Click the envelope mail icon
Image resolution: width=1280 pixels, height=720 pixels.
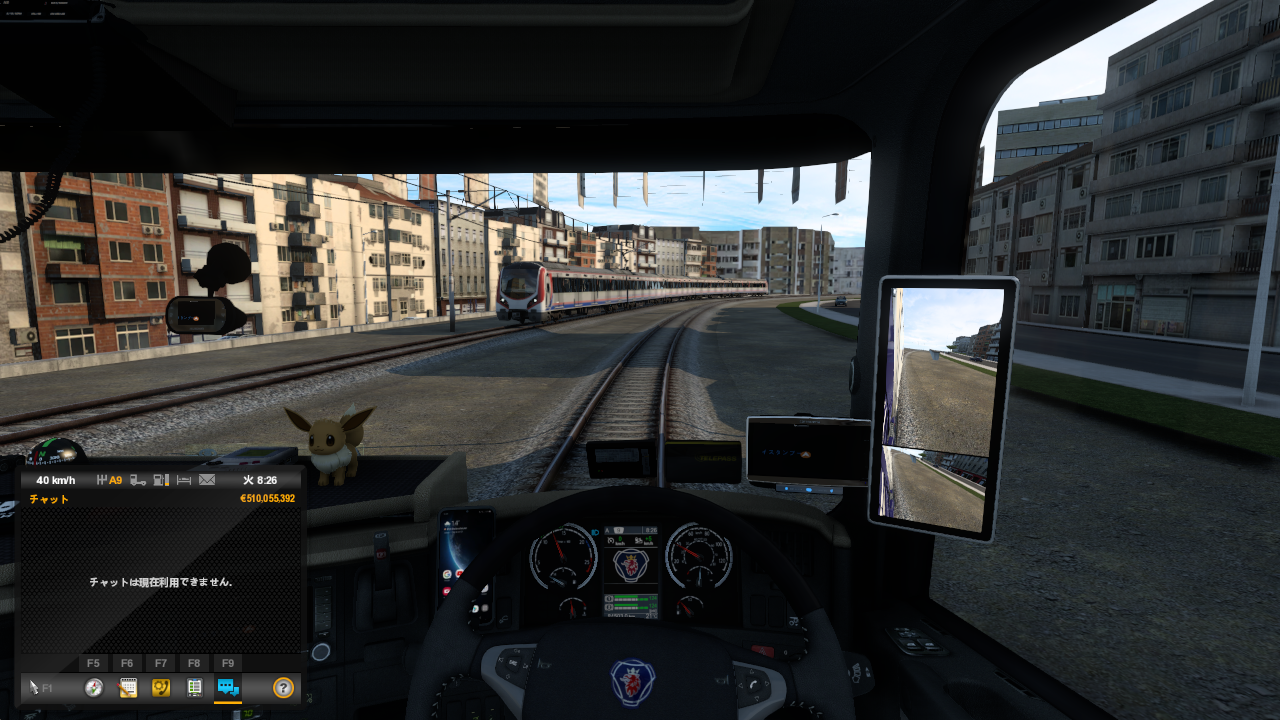207,480
